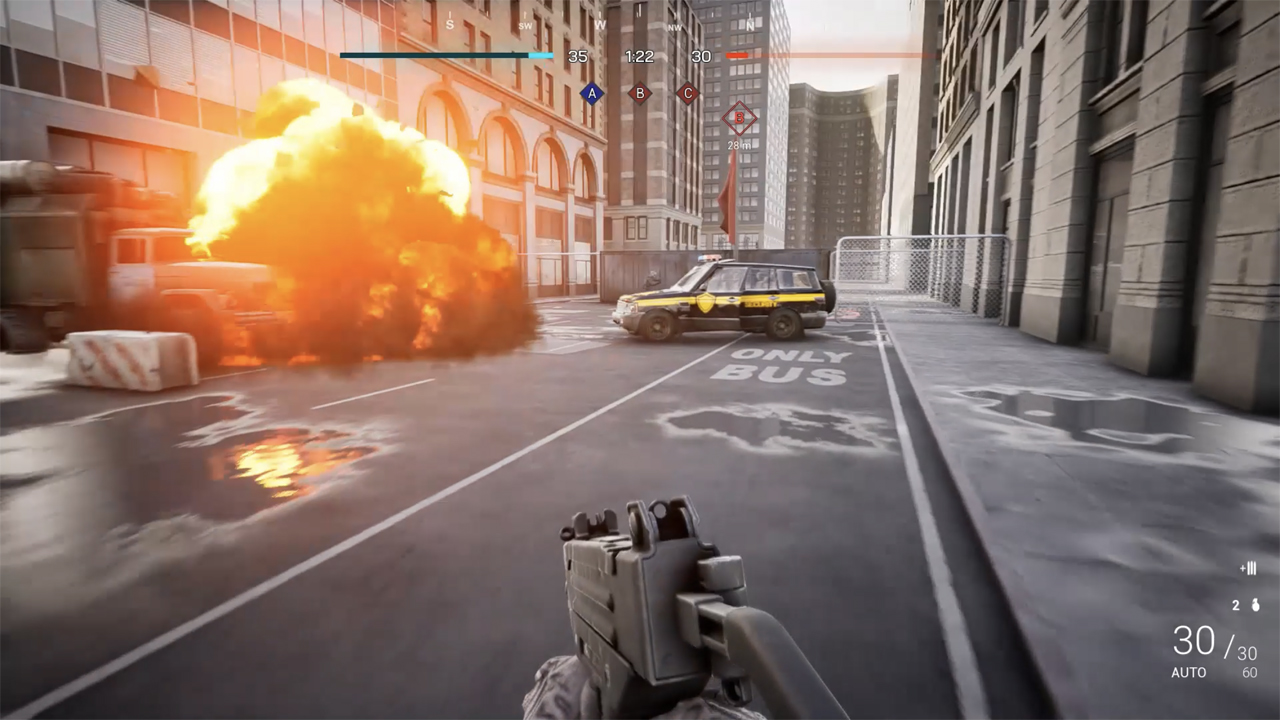Select the red objective C diamond
The image size is (1280, 720).
tap(687, 93)
